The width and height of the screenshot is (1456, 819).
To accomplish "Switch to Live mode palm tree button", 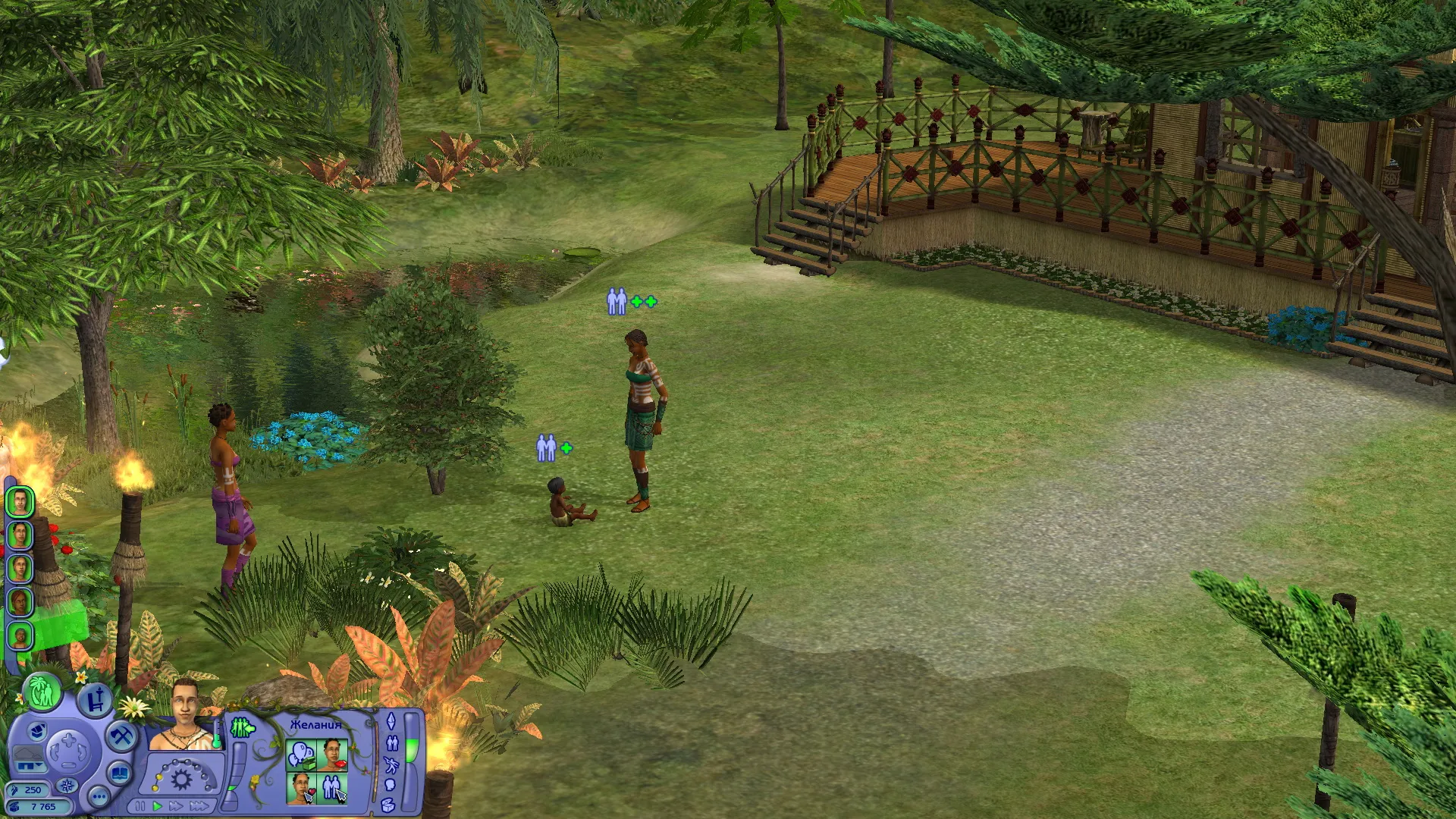I will pyautogui.click(x=42, y=692).
